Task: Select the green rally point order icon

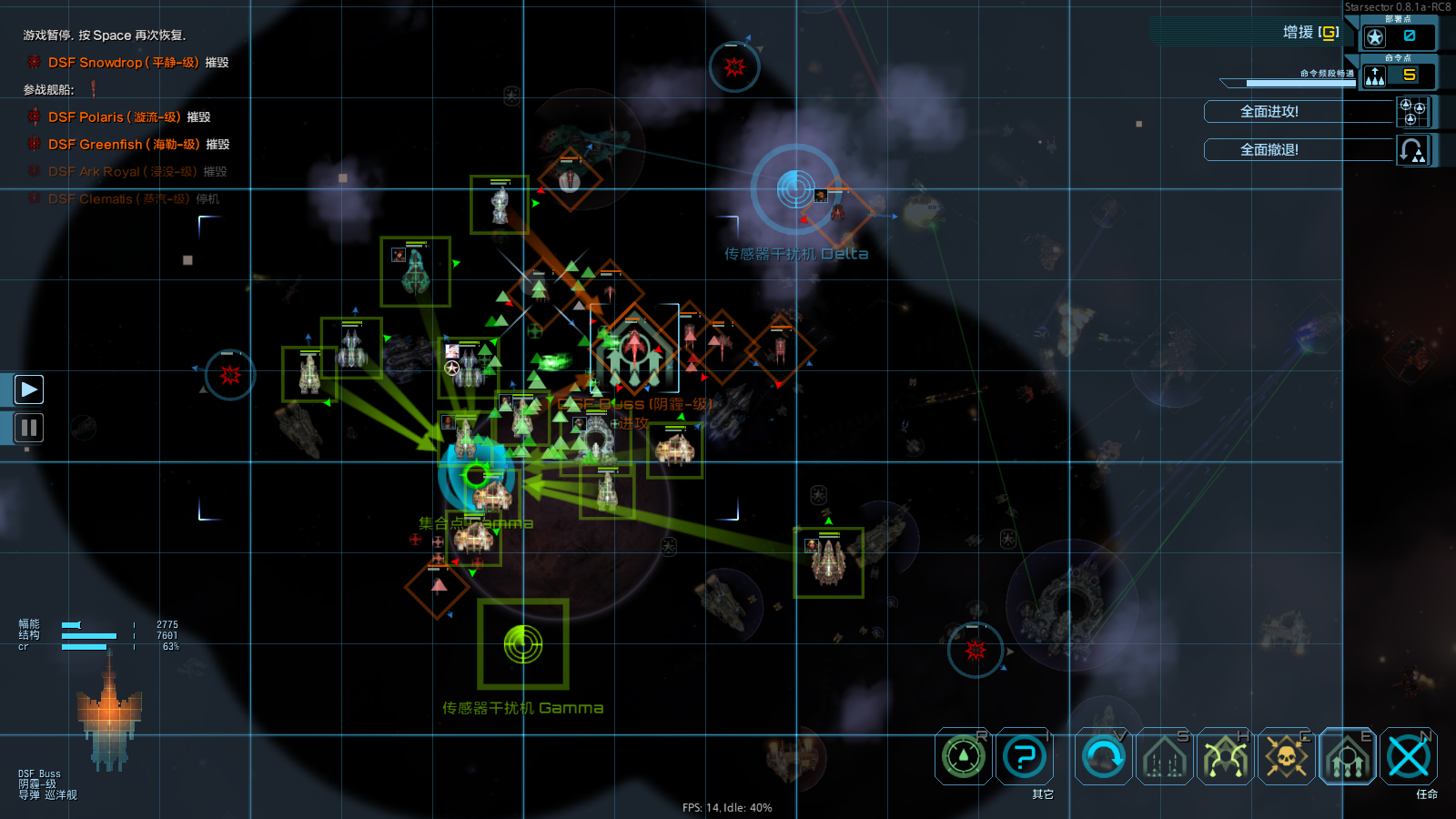Action: point(963,756)
